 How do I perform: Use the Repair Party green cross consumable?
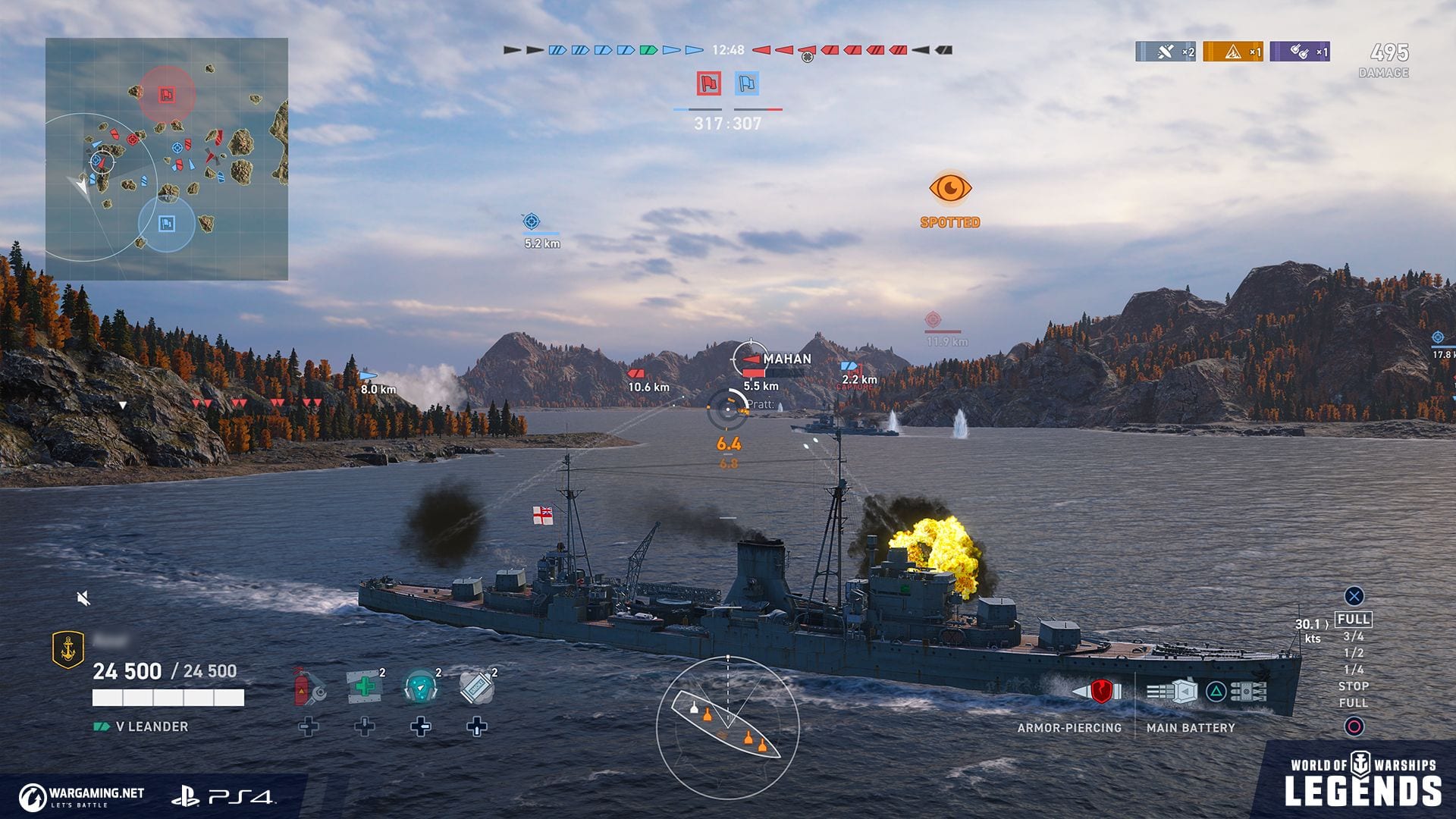(x=365, y=687)
